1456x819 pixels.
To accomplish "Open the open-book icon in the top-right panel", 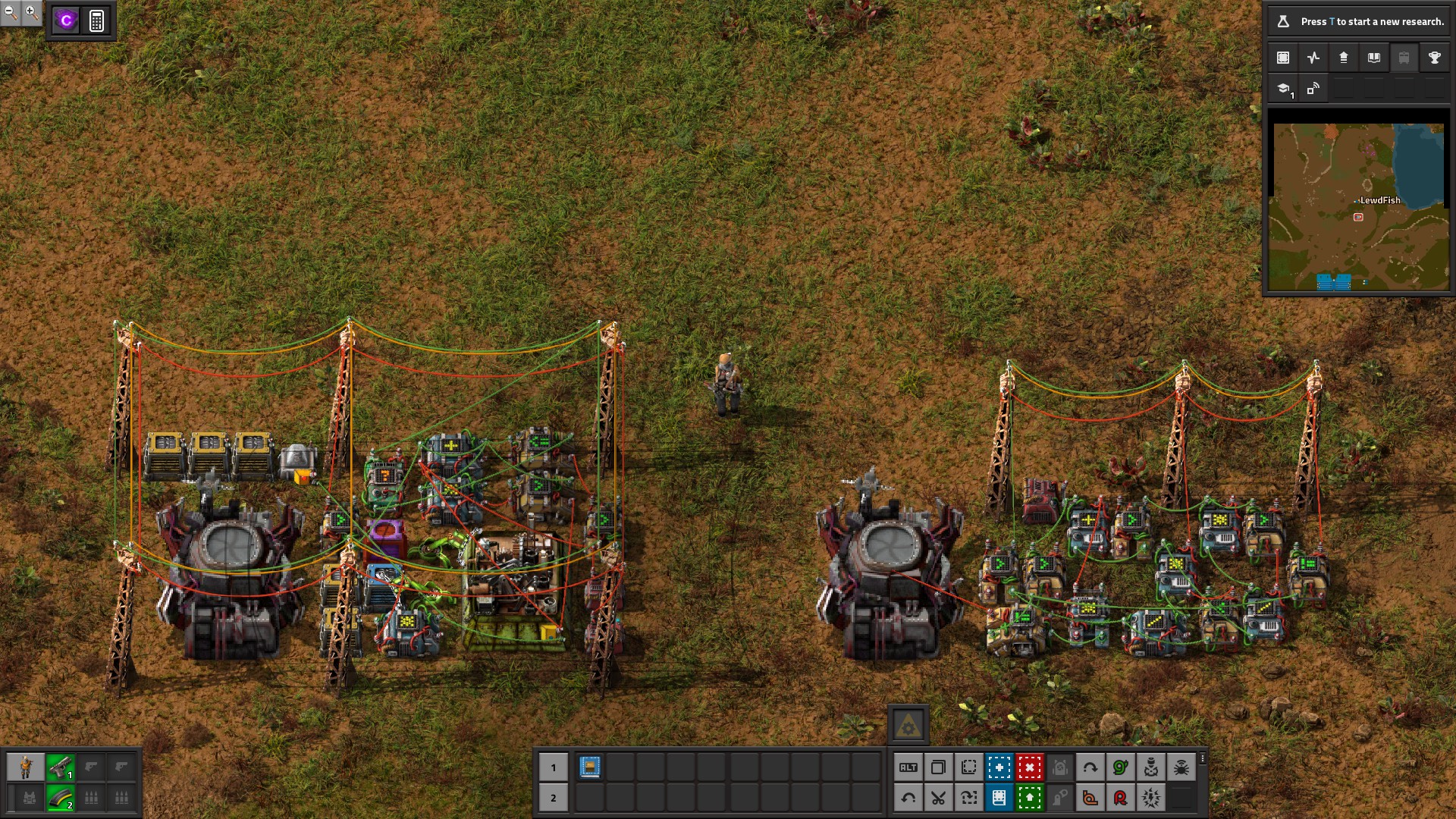I will 1373,58.
